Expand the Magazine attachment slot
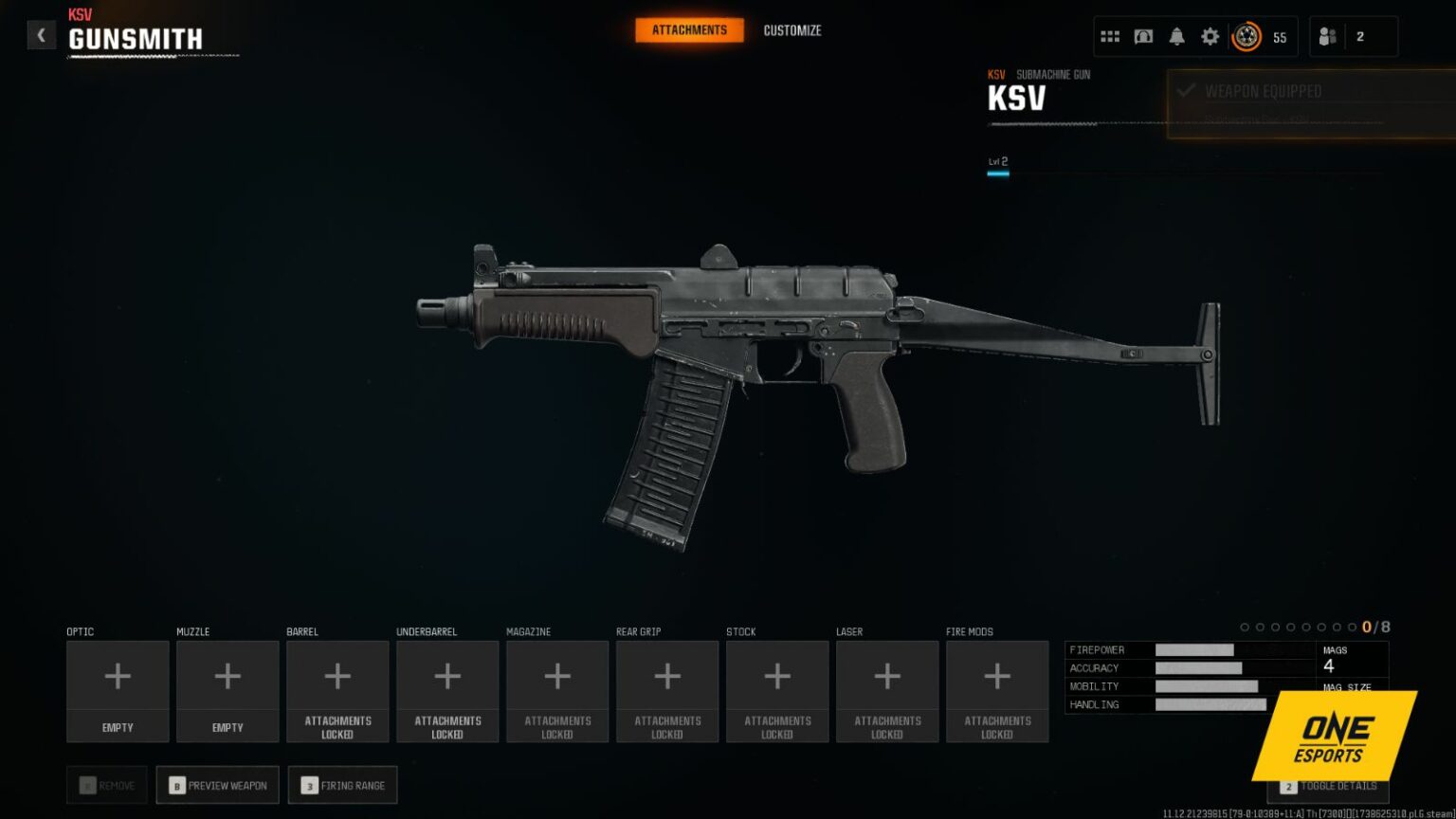The height and width of the screenshot is (819, 1456). pyautogui.click(x=557, y=690)
